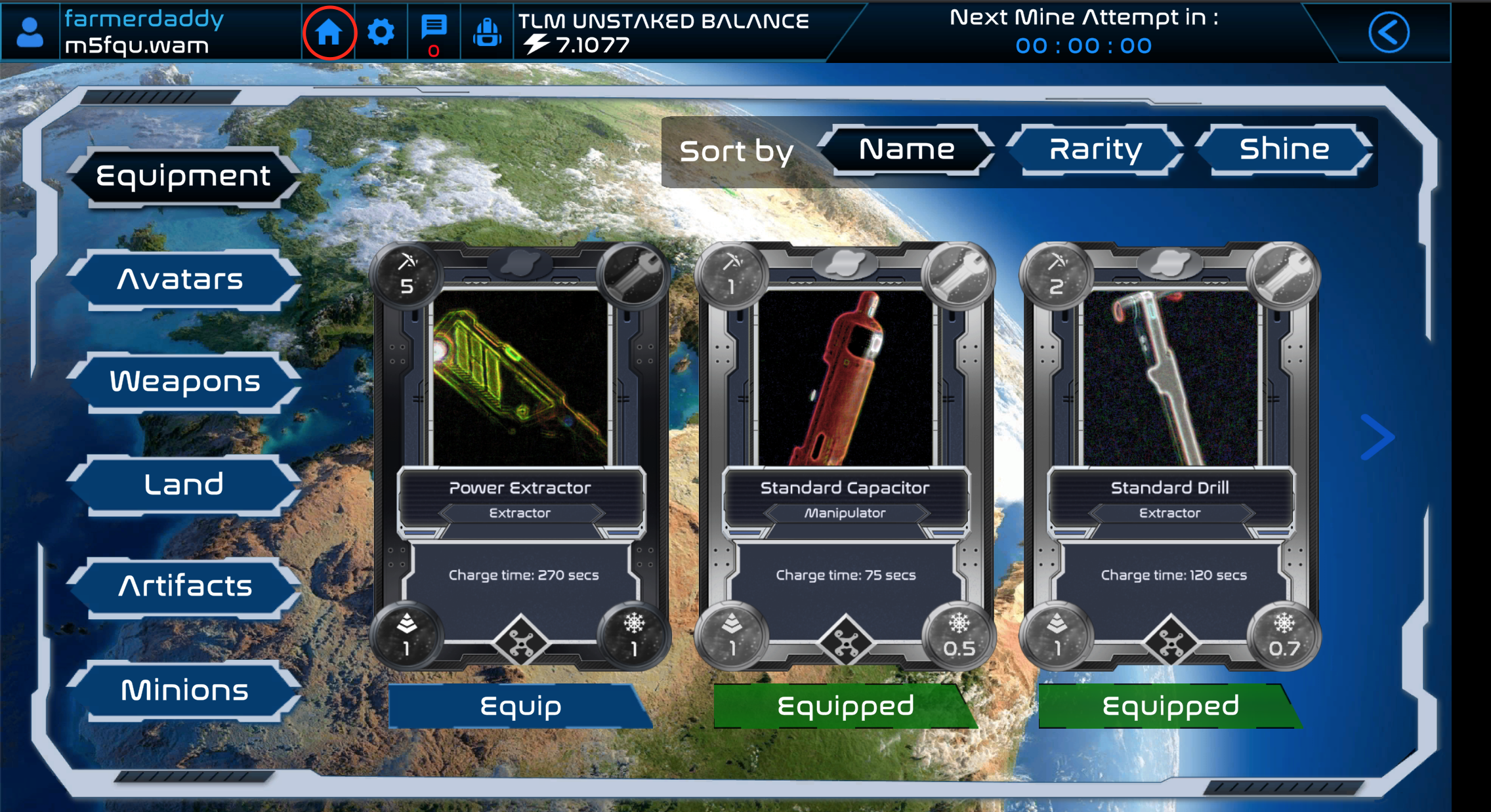
Task: Go to the home screen icon
Action: (x=329, y=32)
